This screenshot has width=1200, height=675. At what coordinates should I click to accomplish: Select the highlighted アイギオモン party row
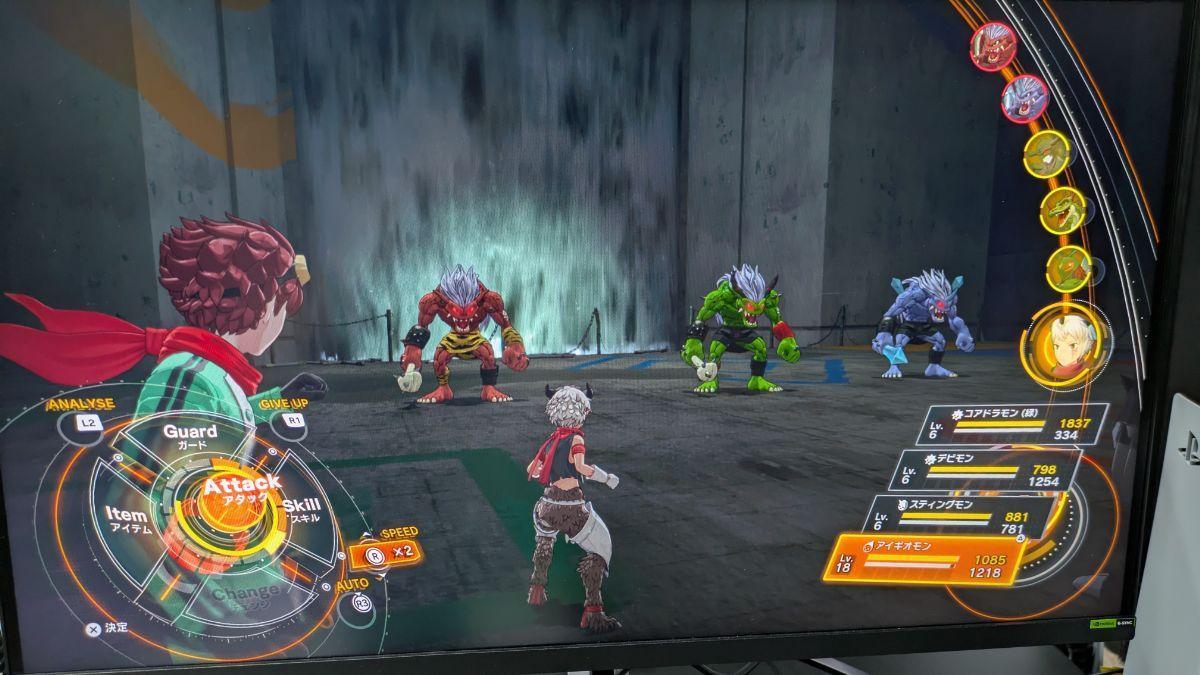925,559
